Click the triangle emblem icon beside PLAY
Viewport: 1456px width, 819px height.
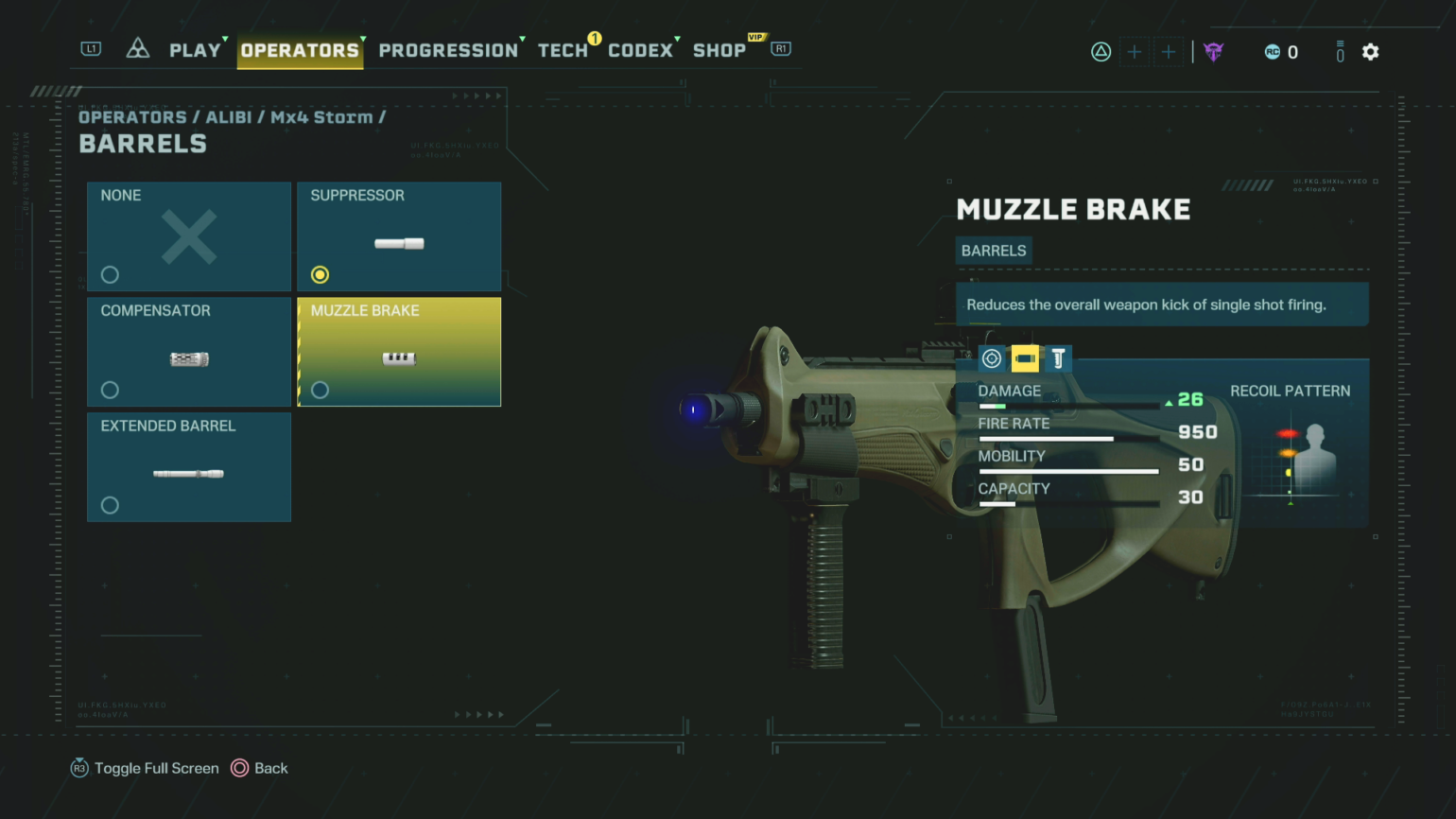(x=138, y=48)
